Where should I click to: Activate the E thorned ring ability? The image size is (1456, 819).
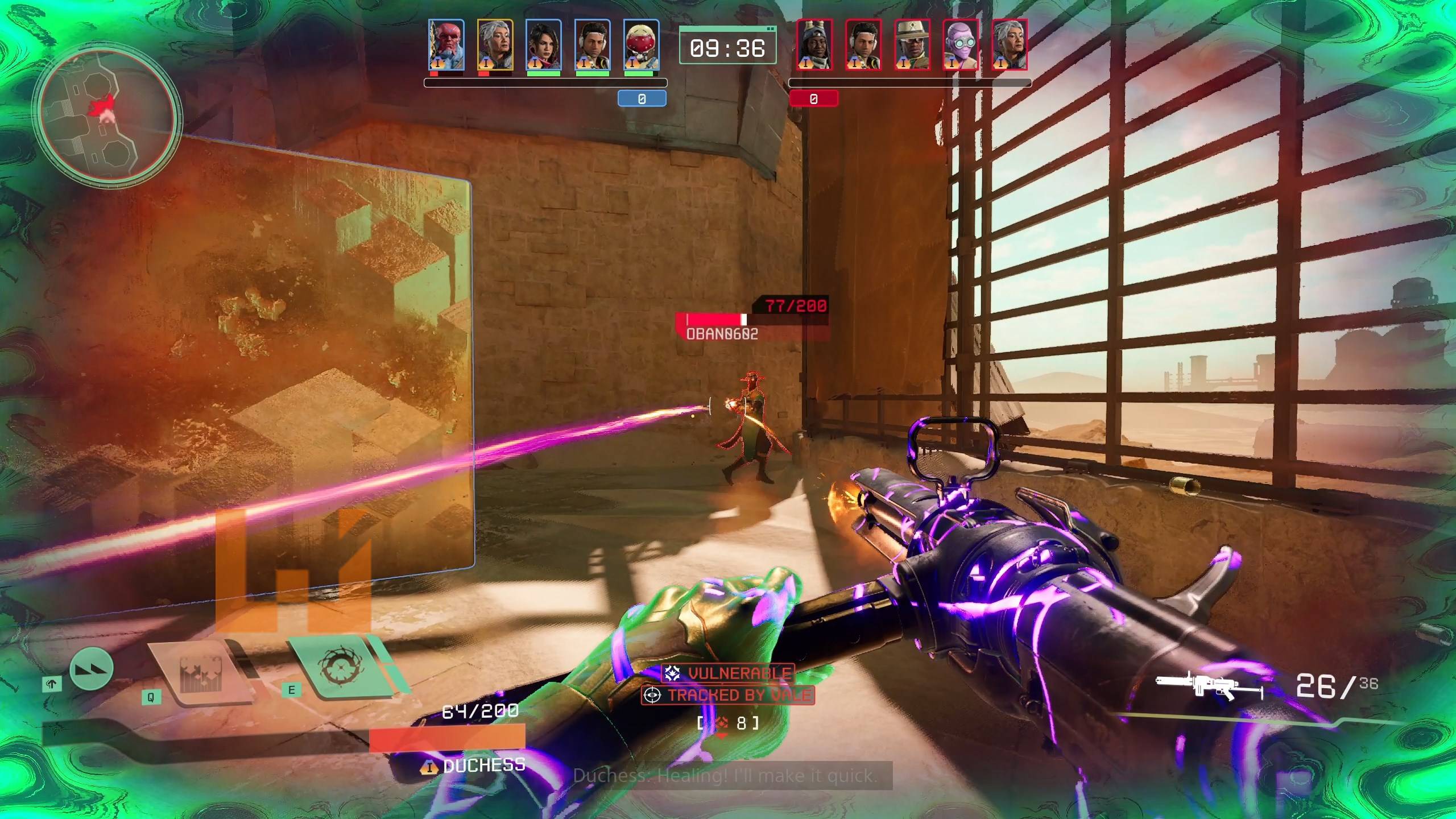[340, 666]
